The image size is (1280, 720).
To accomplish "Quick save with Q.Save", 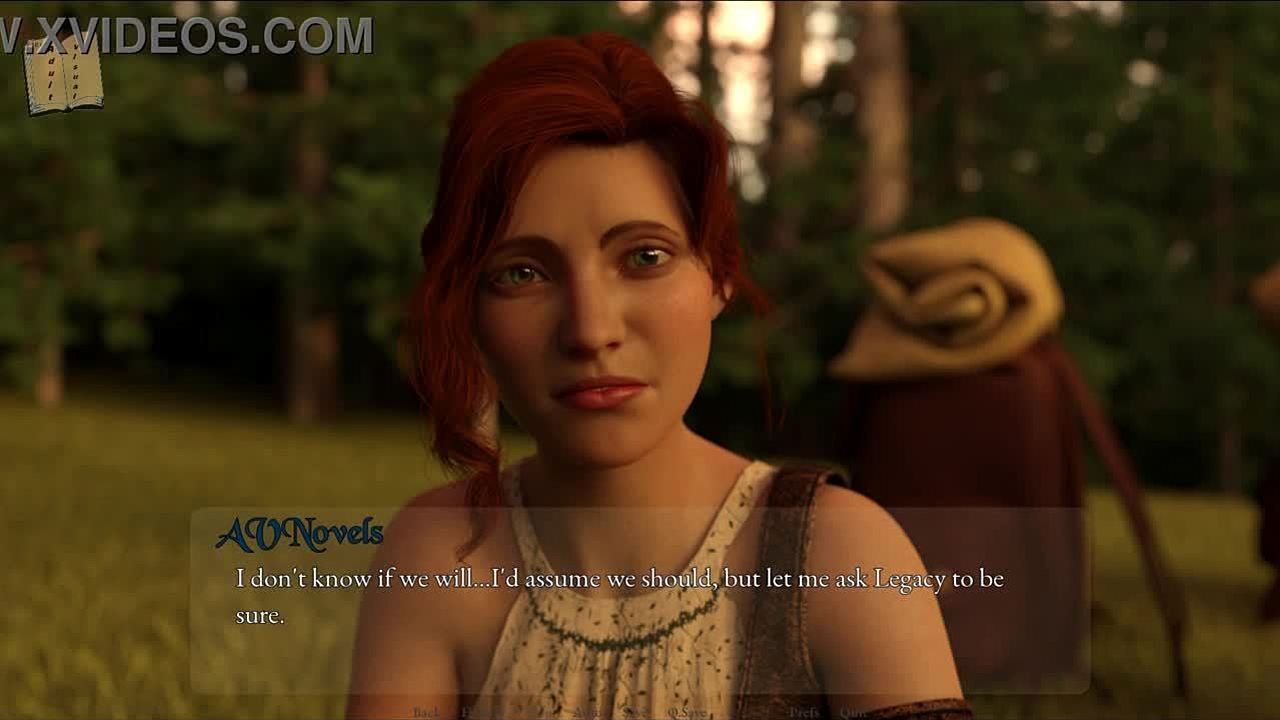I will pyautogui.click(x=687, y=712).
